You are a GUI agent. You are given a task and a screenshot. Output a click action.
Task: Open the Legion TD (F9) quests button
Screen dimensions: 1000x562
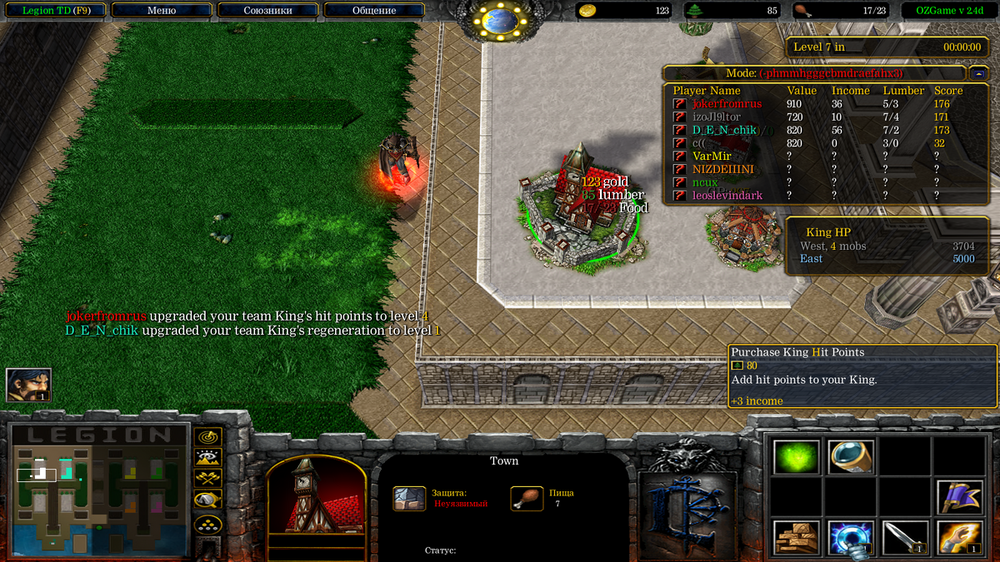(54, 11)
